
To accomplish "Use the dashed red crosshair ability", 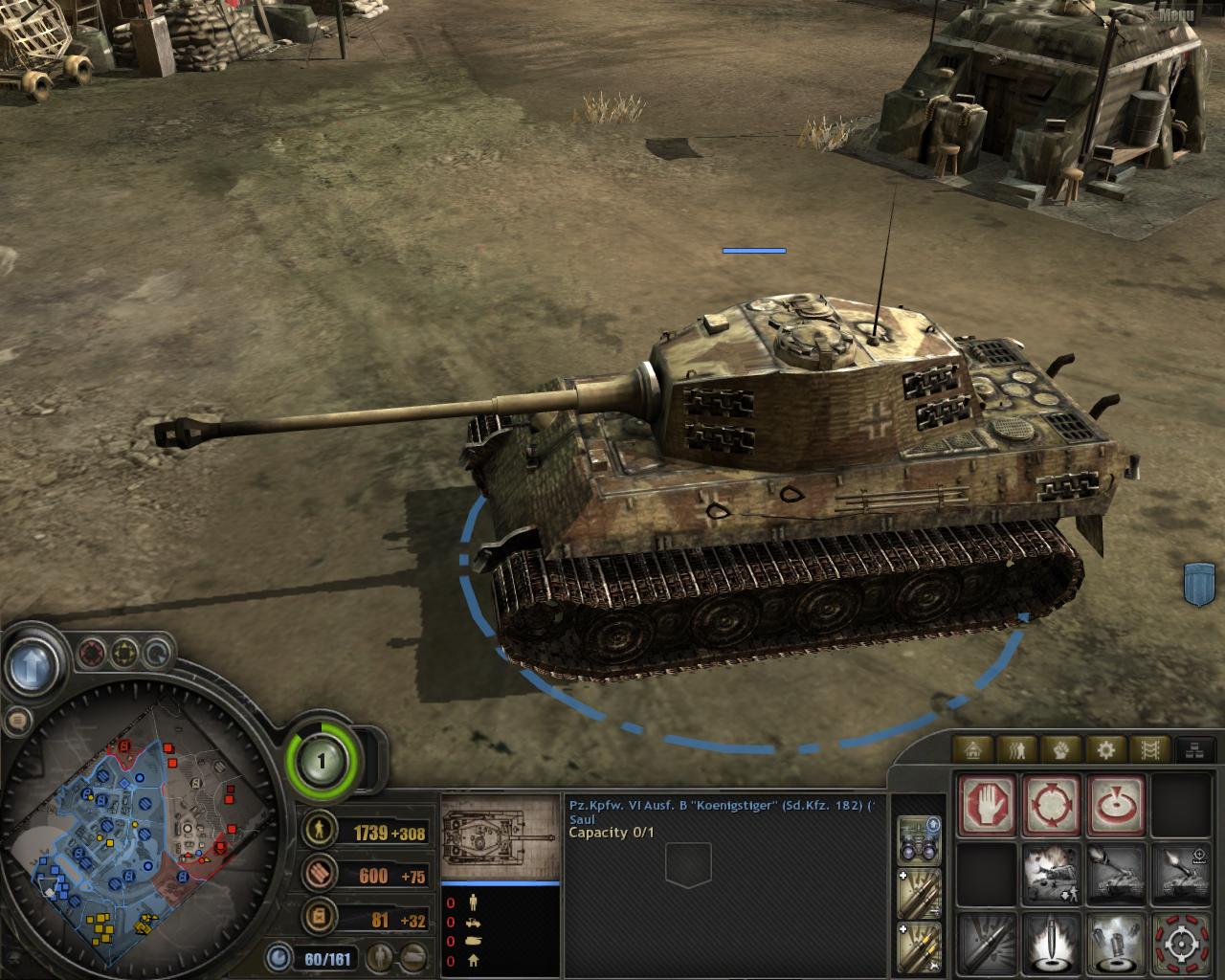I will coord(1182,943).
